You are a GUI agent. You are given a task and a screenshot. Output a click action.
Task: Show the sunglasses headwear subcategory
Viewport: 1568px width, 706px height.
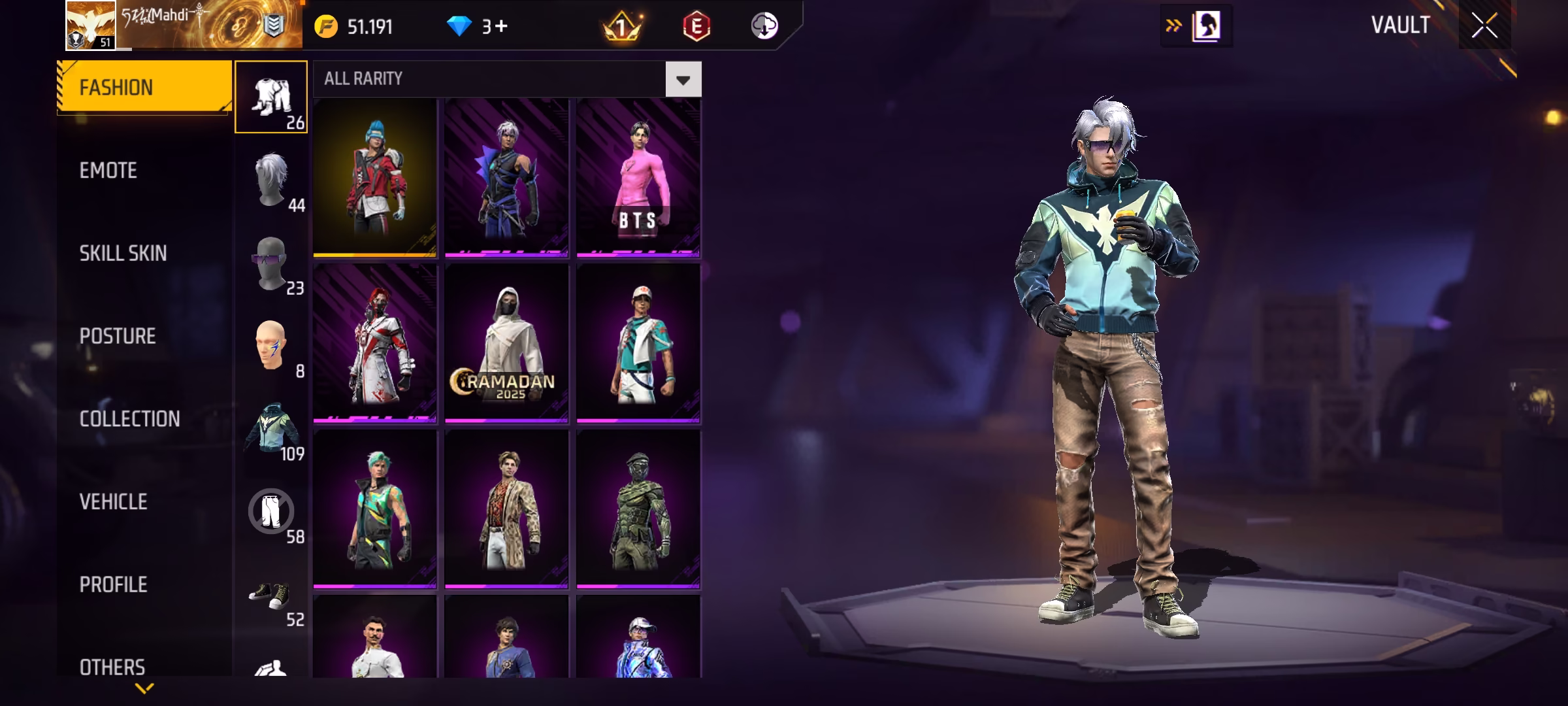tap(271, 263)
